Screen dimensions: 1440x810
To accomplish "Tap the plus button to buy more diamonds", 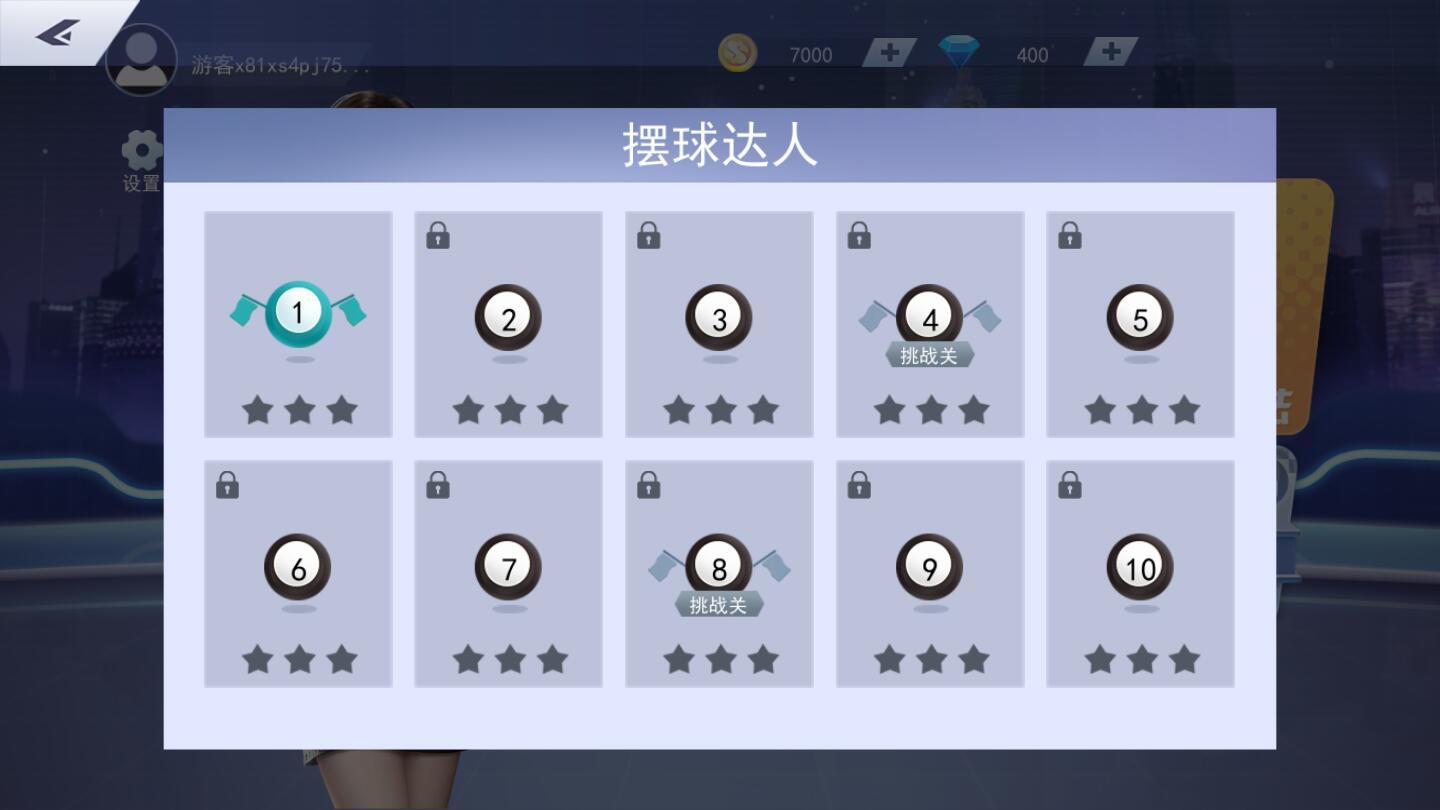I will coord(1109,51).
